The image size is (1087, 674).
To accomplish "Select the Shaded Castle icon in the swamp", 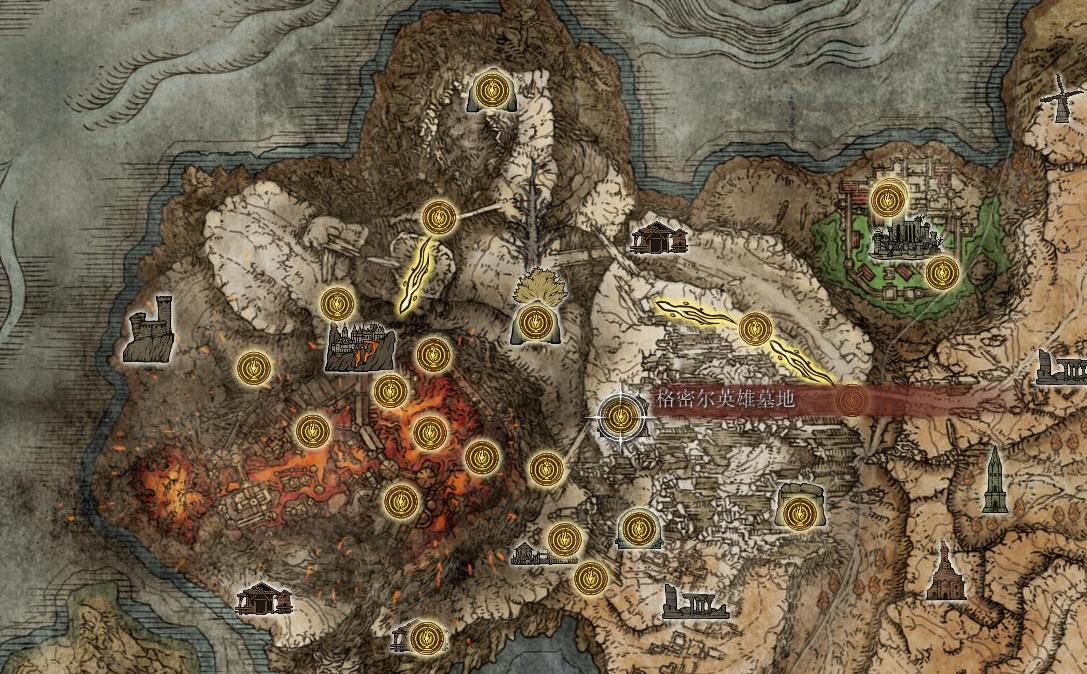I will [x=906, y=239].
